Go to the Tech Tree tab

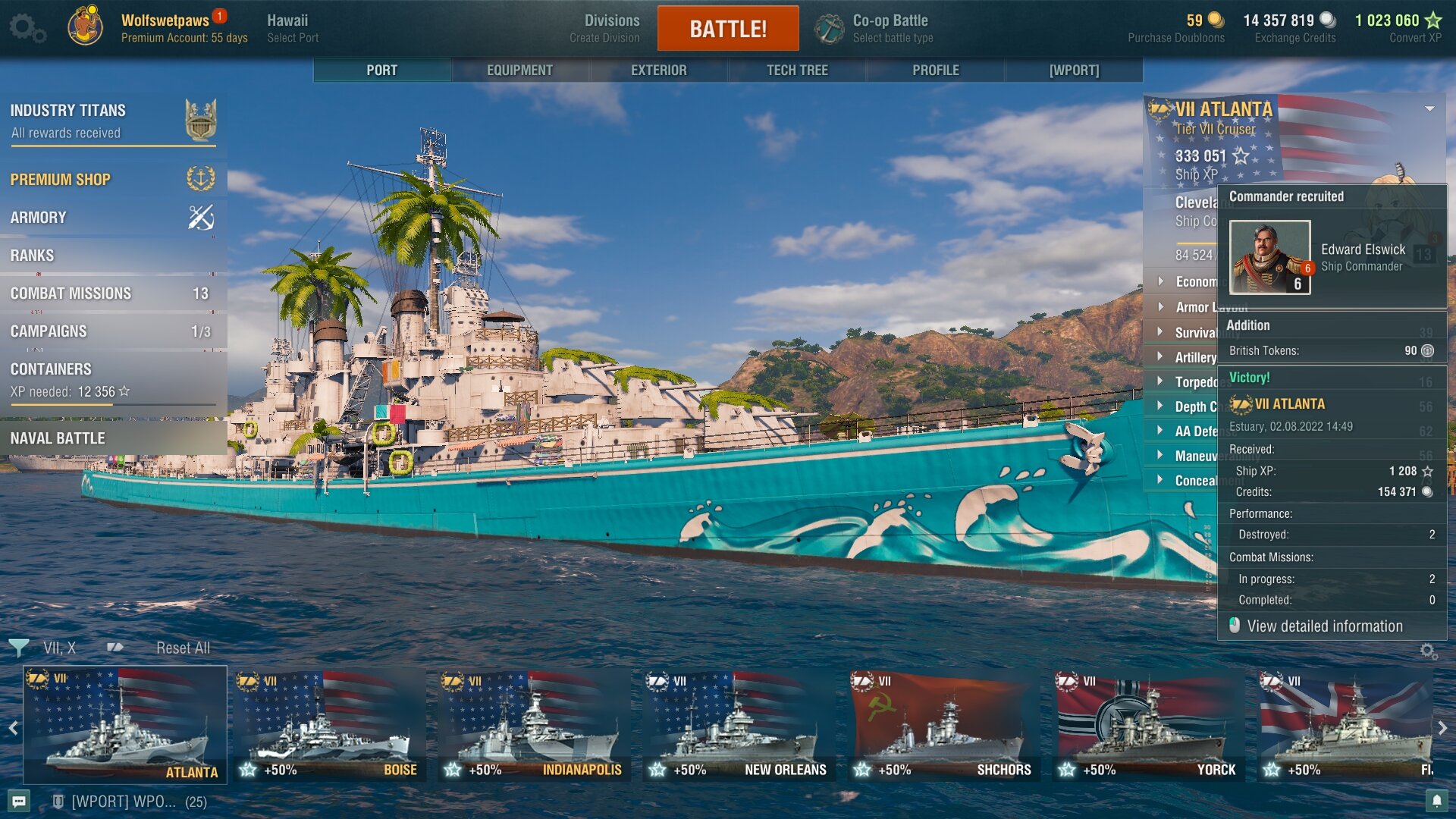coord(797,70)
